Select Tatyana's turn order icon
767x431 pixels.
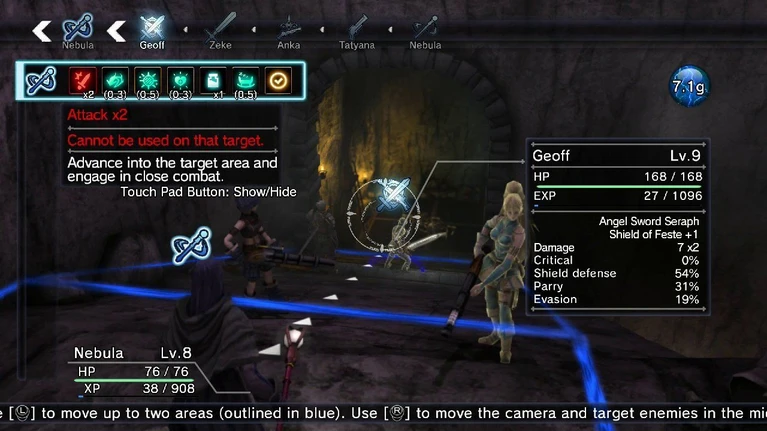coord(357,26)
